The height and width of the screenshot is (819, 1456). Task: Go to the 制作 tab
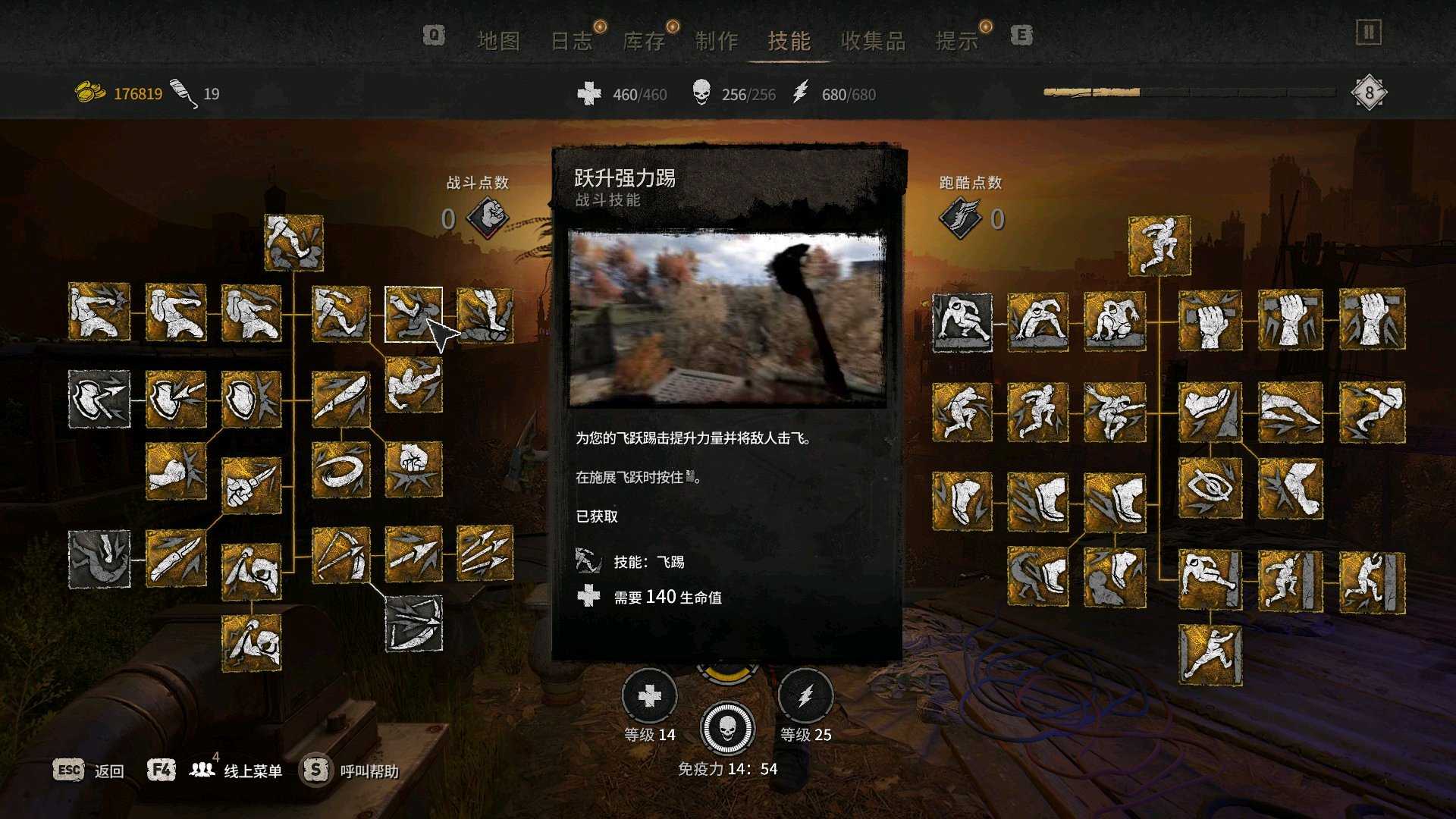click(717, 40)
